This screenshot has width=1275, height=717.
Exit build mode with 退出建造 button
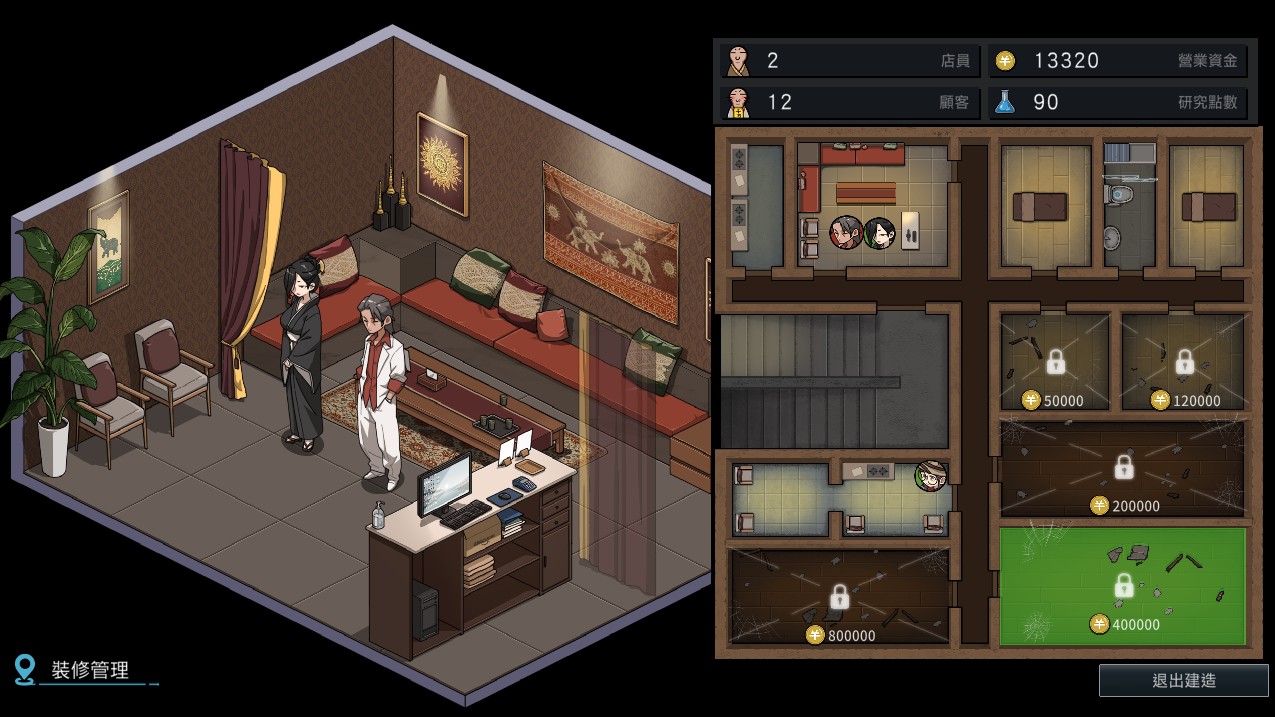[1184, 681]
